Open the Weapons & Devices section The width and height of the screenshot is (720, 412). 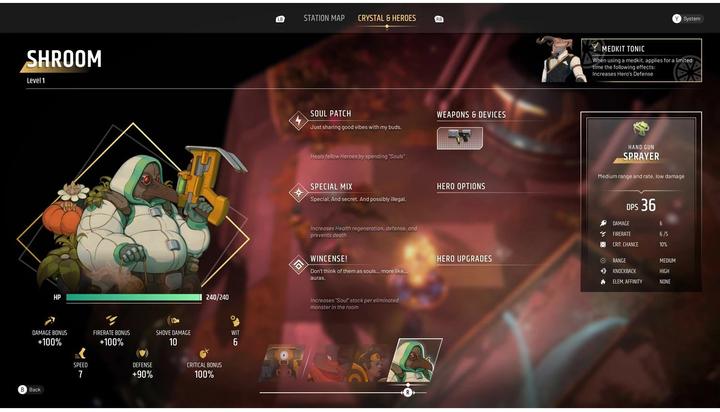click(471, 115)
